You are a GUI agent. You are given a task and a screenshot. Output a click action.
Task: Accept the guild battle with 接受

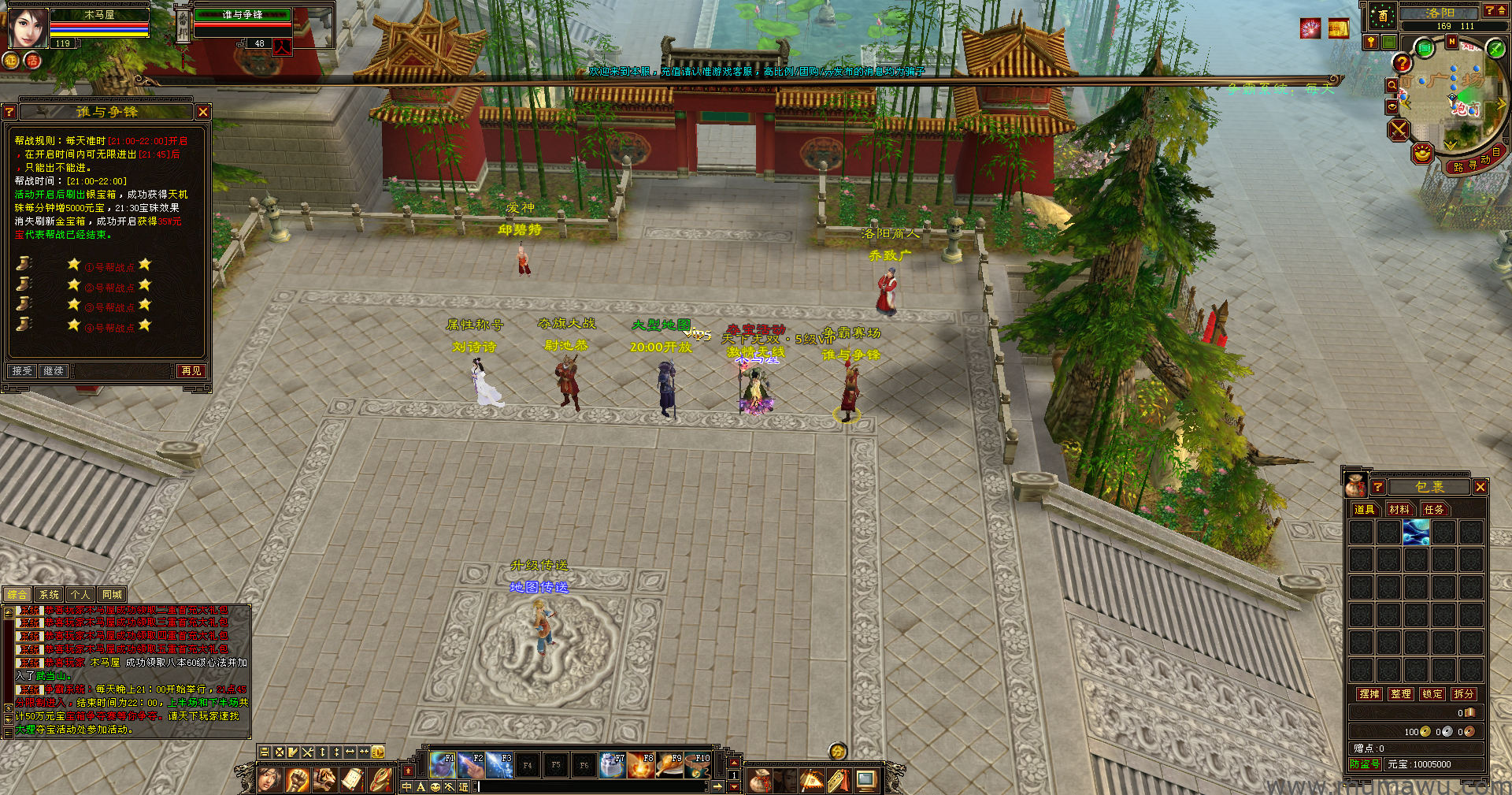(22, 371)
